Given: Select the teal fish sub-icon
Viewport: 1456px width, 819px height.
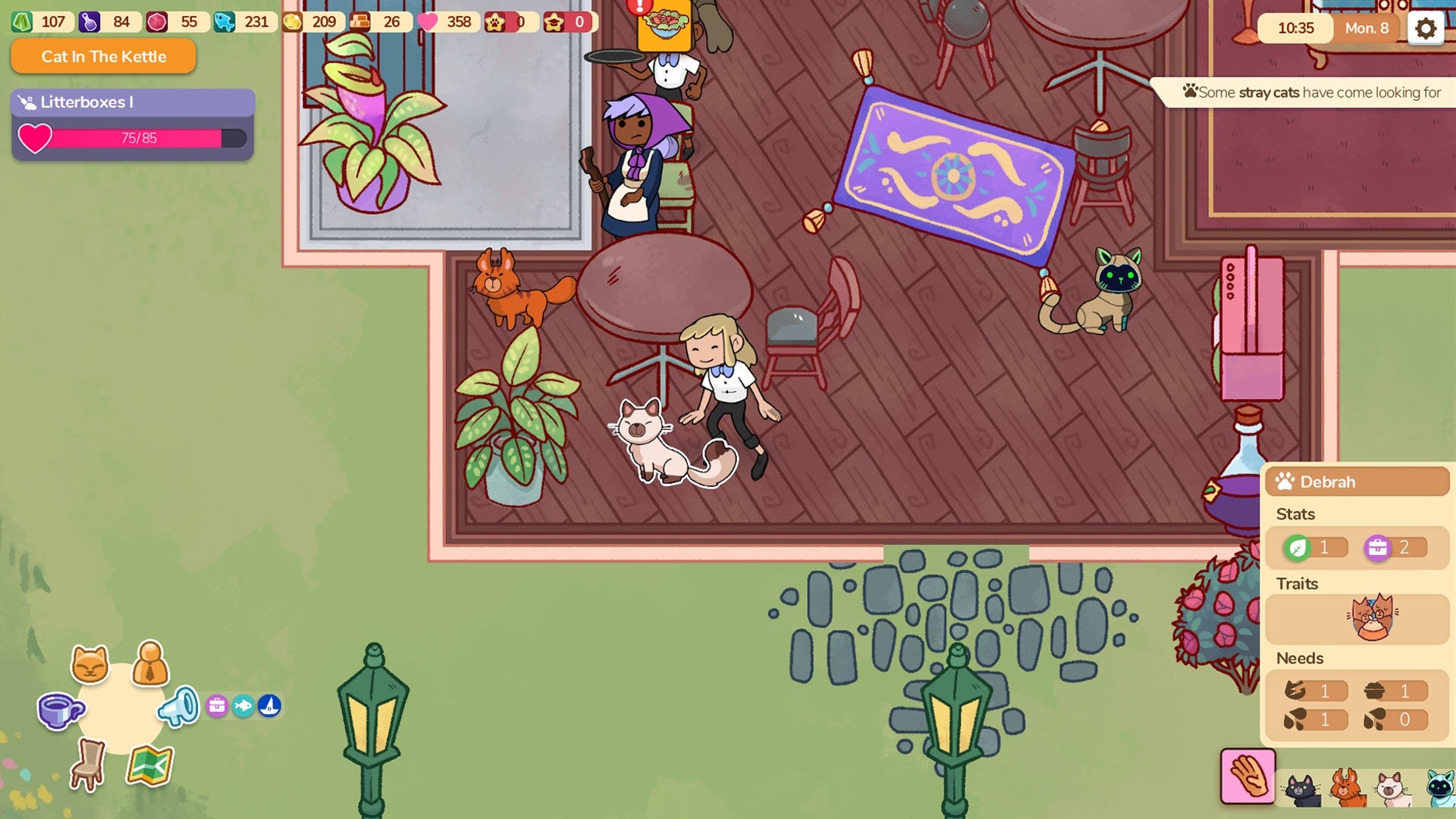Looking at the screenshot, I should (x=244, y=704).
